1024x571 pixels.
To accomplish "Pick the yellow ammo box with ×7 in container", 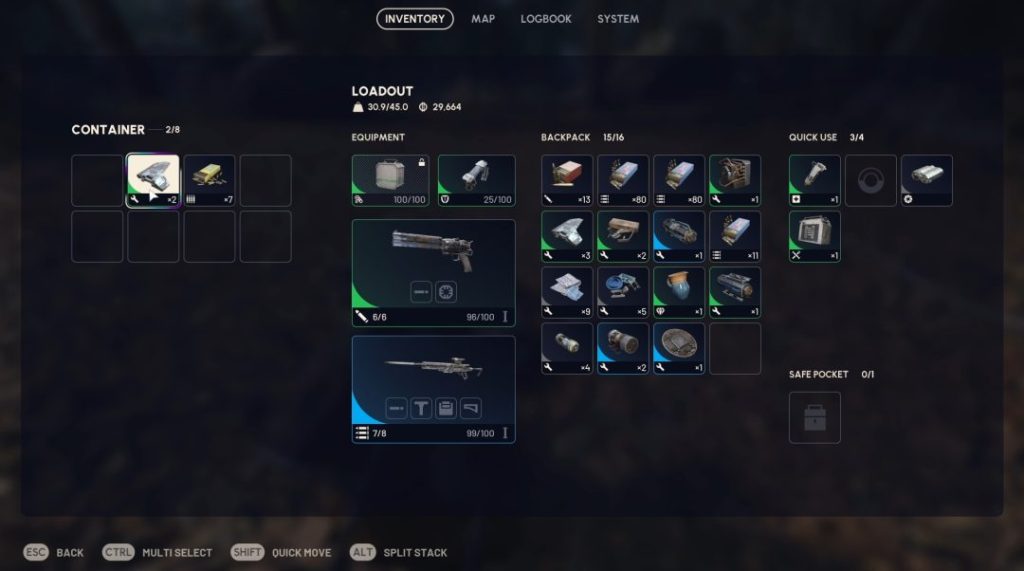I will pos(209,180).
